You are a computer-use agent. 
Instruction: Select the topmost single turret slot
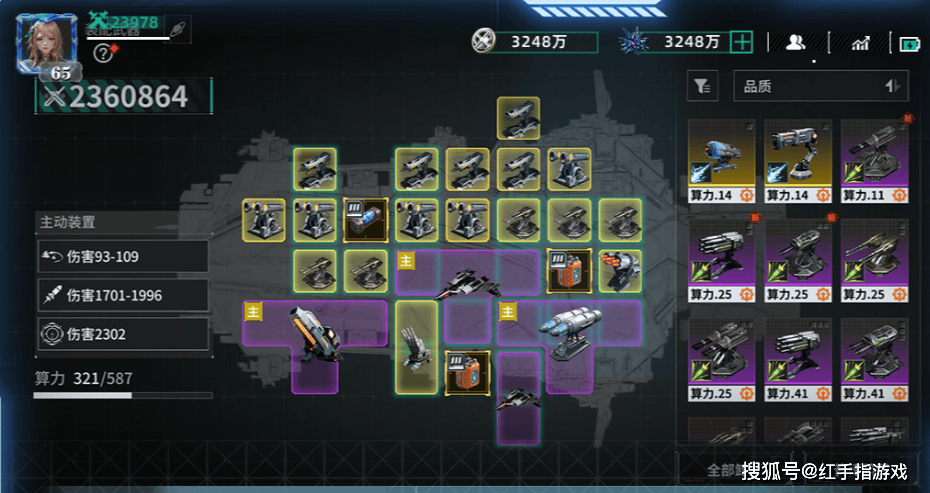[518, 118]
